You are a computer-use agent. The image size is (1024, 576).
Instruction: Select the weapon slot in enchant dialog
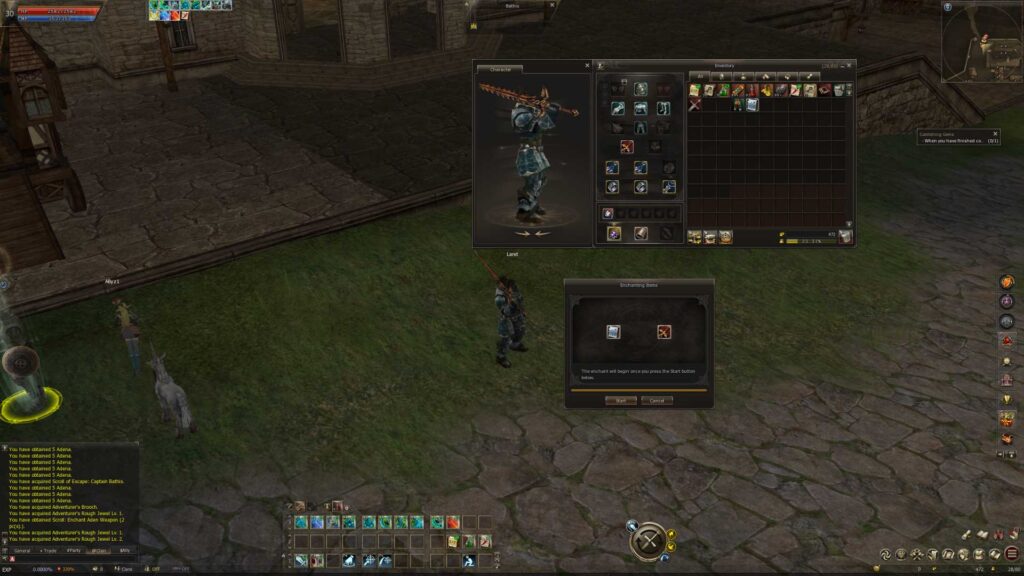tap(663, 332)
